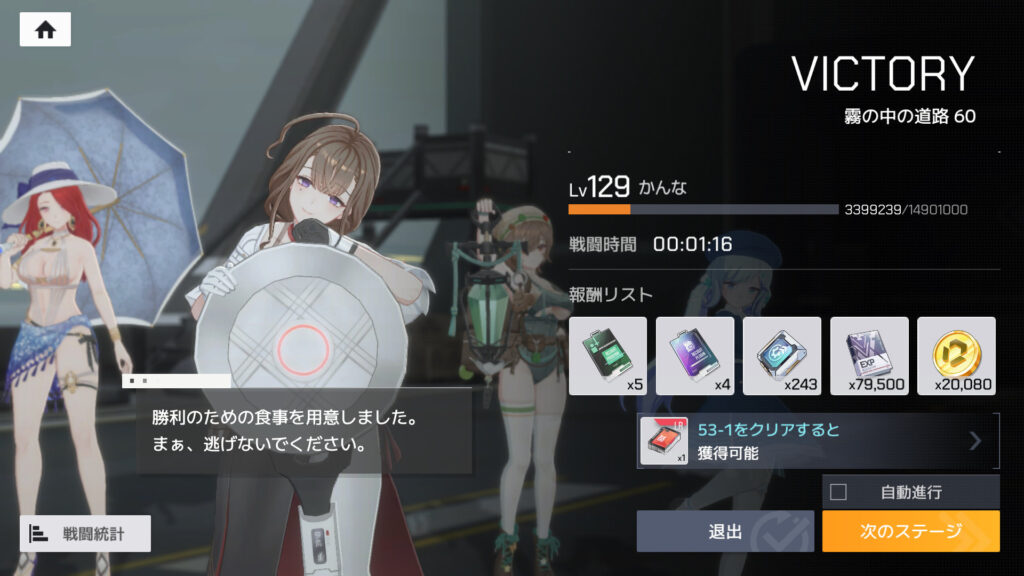1024x576 pixels.
Task: Toggle the 自動進行 checkbox
Action: click(x=839, y=492)
